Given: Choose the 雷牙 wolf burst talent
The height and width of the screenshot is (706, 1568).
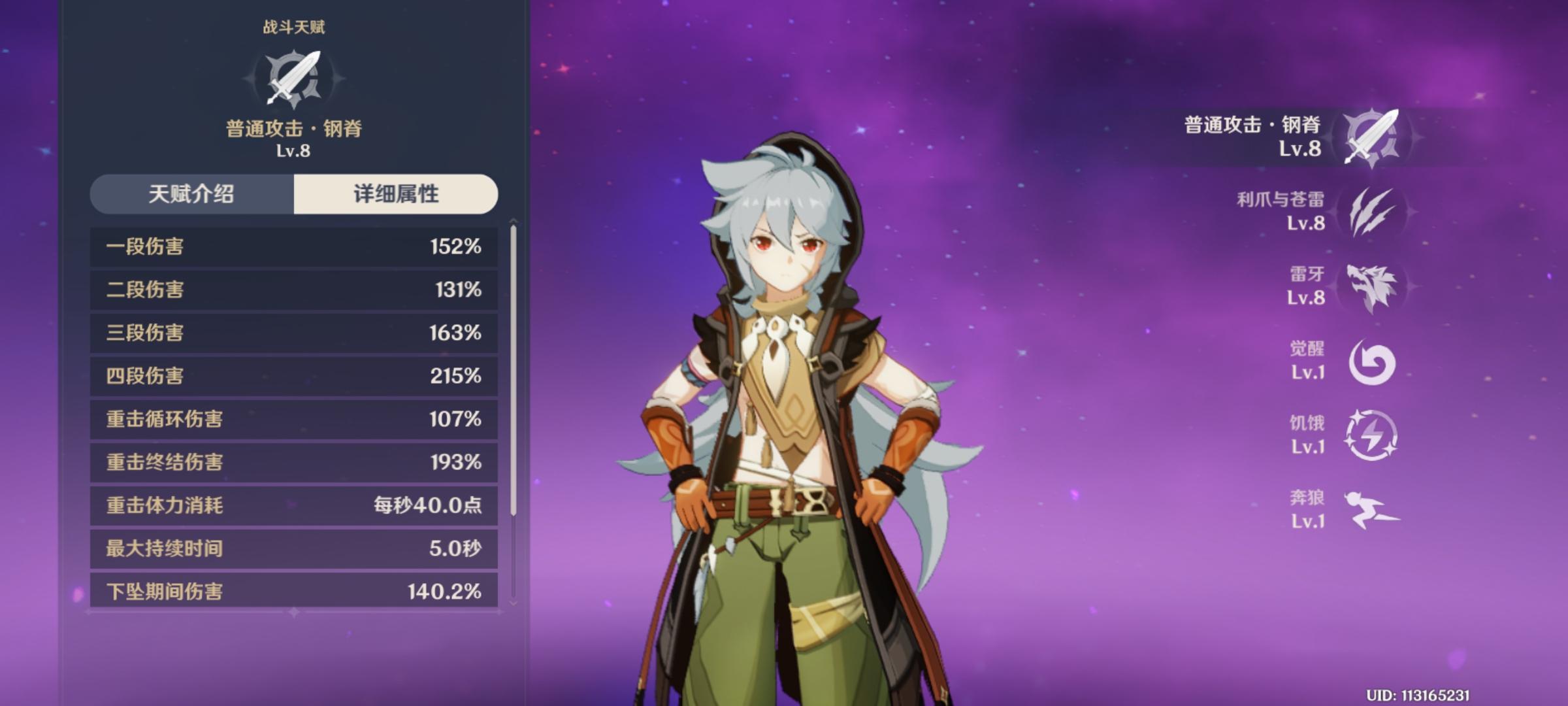Looking at the screenshot, I should [1371, 286].
